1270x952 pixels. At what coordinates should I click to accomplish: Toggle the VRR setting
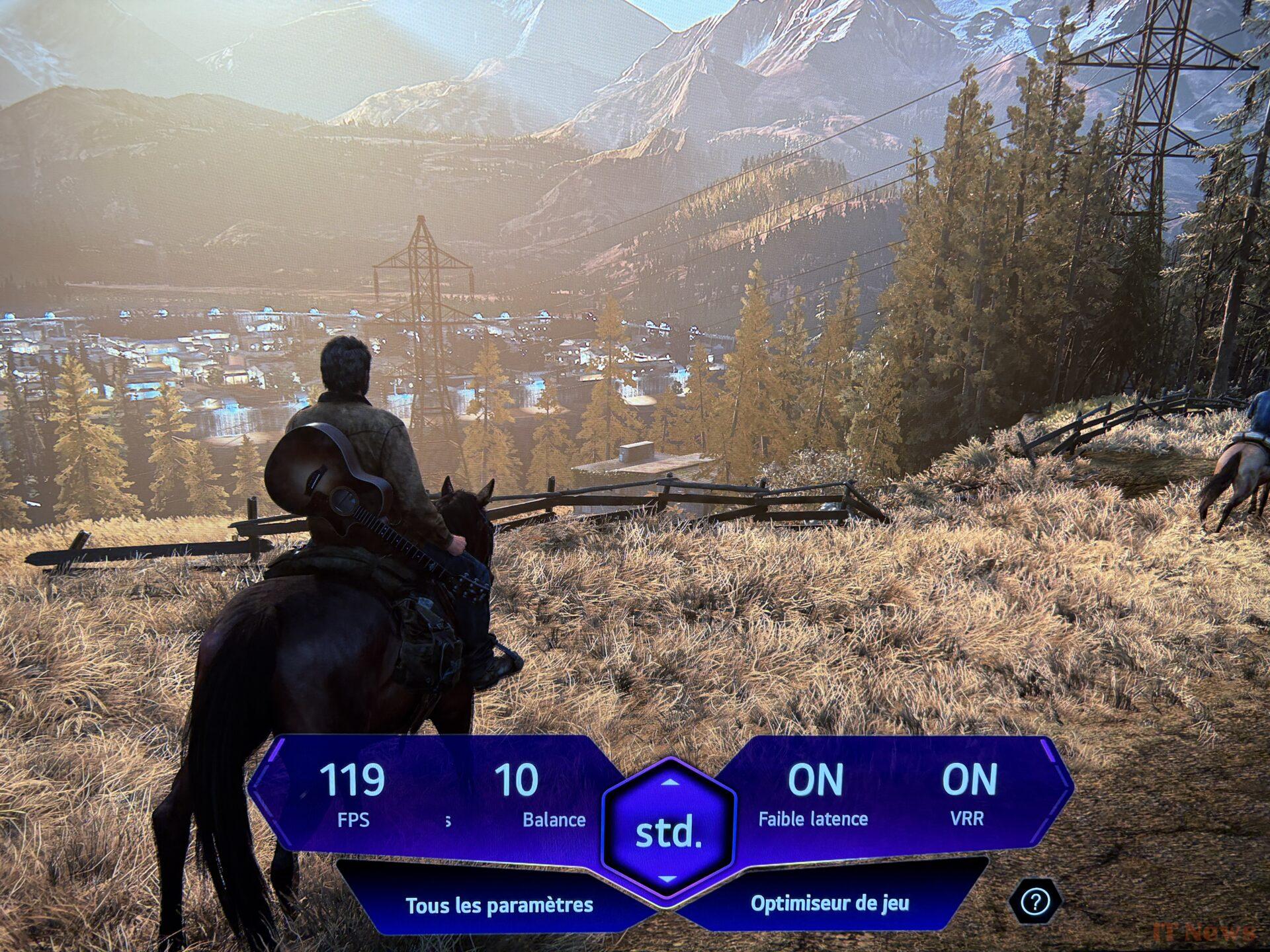tap(968, 793)
